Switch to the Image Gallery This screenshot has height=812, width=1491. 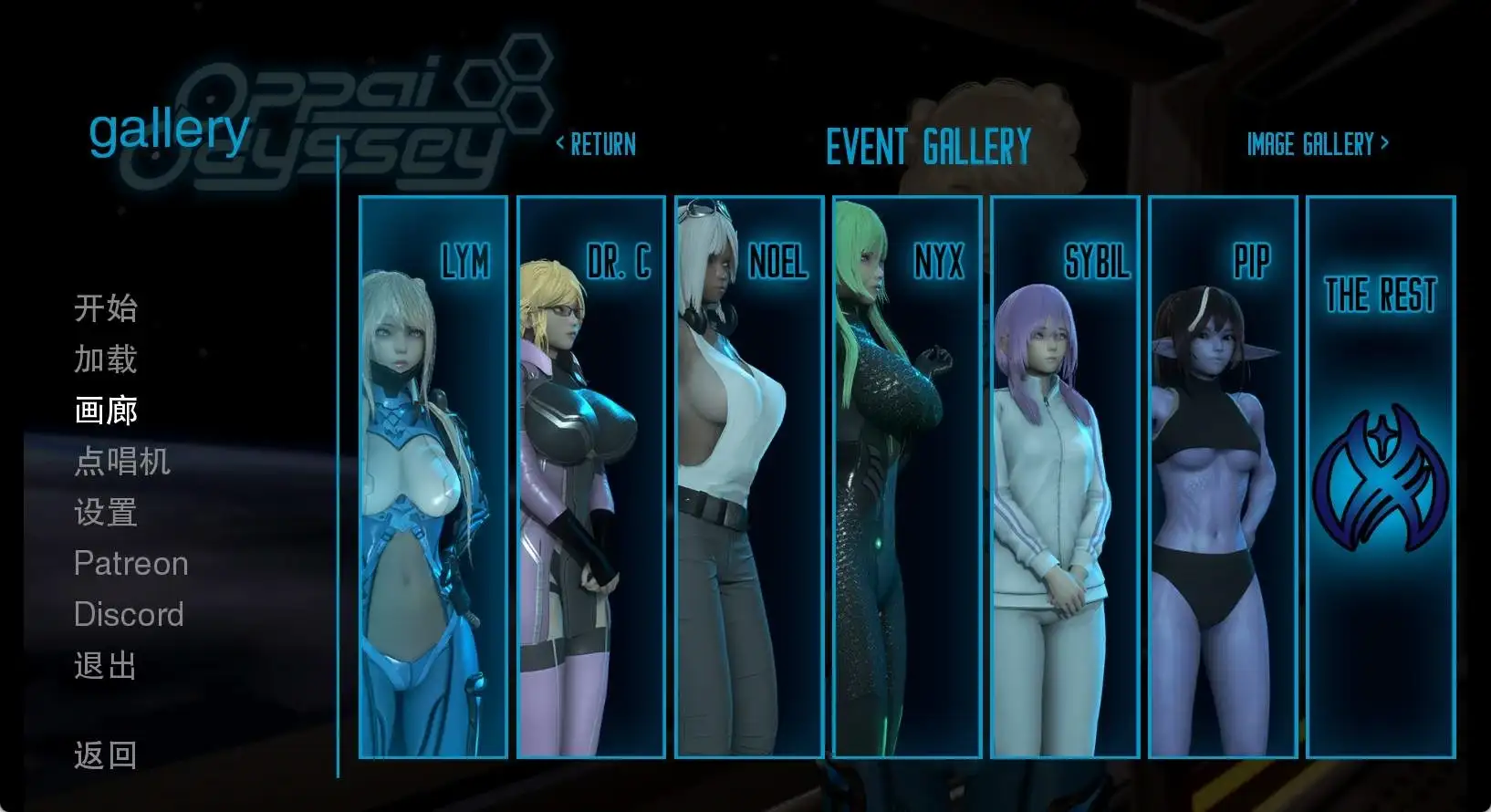click(1318, 144)
